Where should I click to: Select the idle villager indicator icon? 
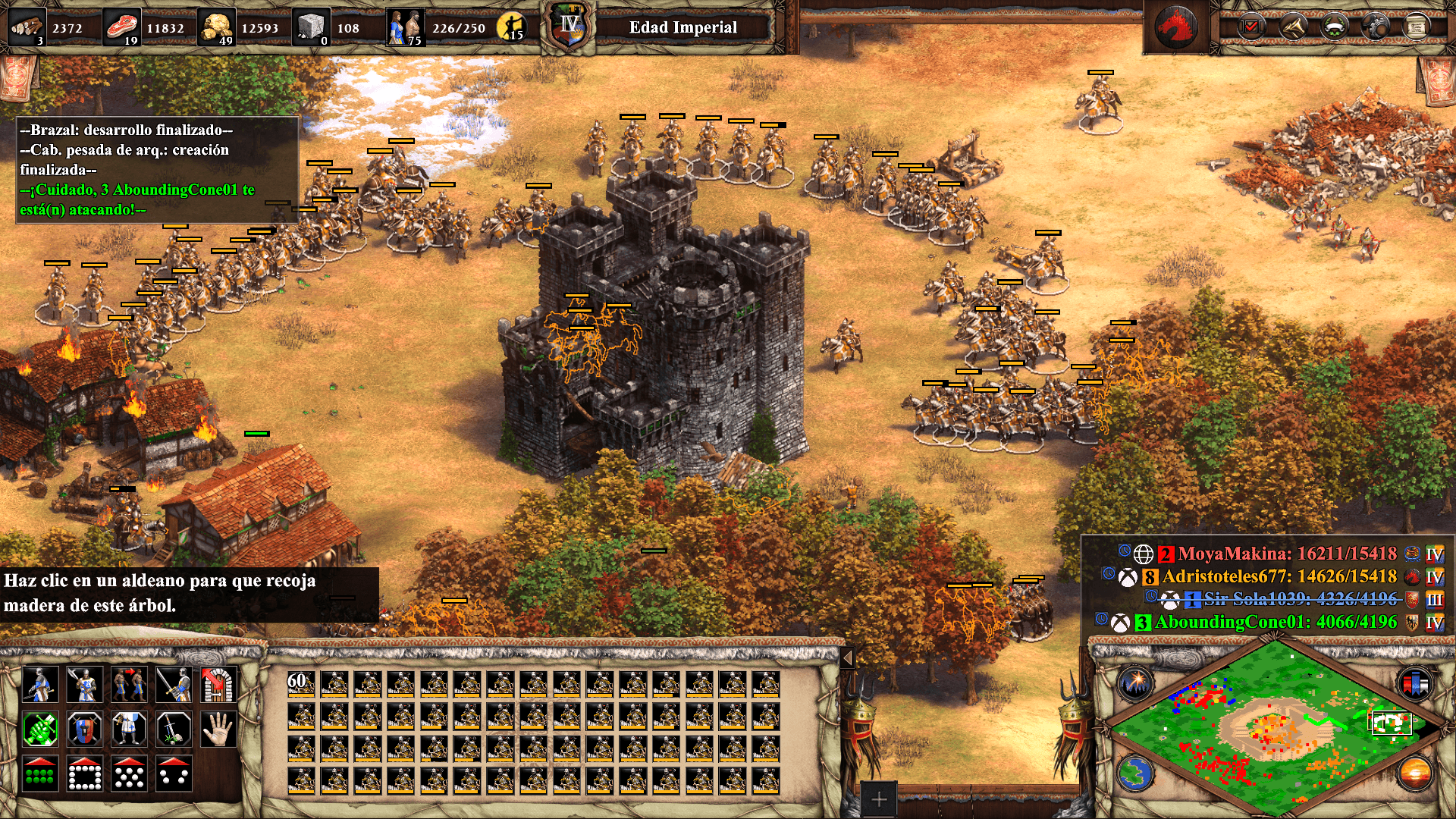tap(513, 27)
